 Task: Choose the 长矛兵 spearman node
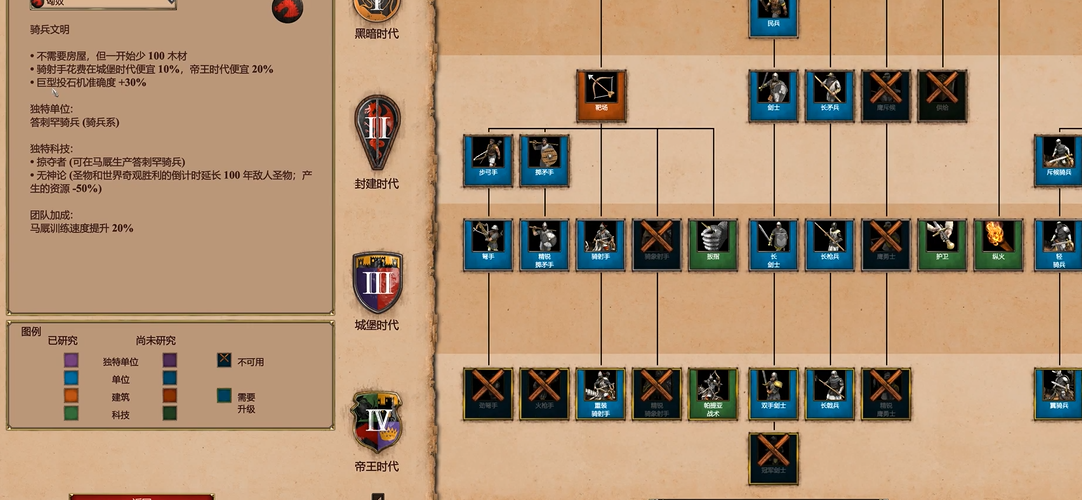(x=830, y=96)
